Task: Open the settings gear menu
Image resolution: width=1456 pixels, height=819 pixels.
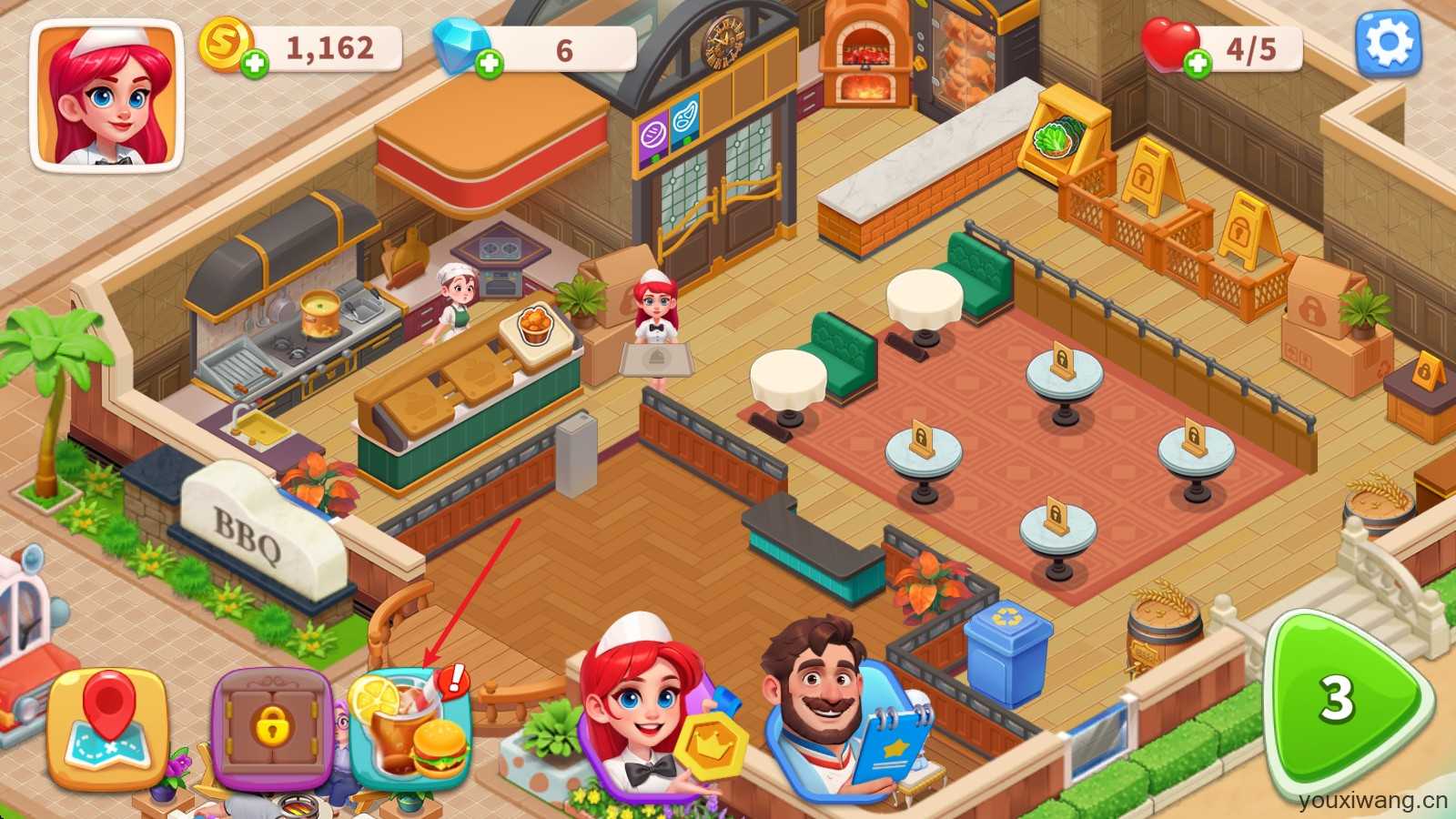Action: (x=1389, y=43)
